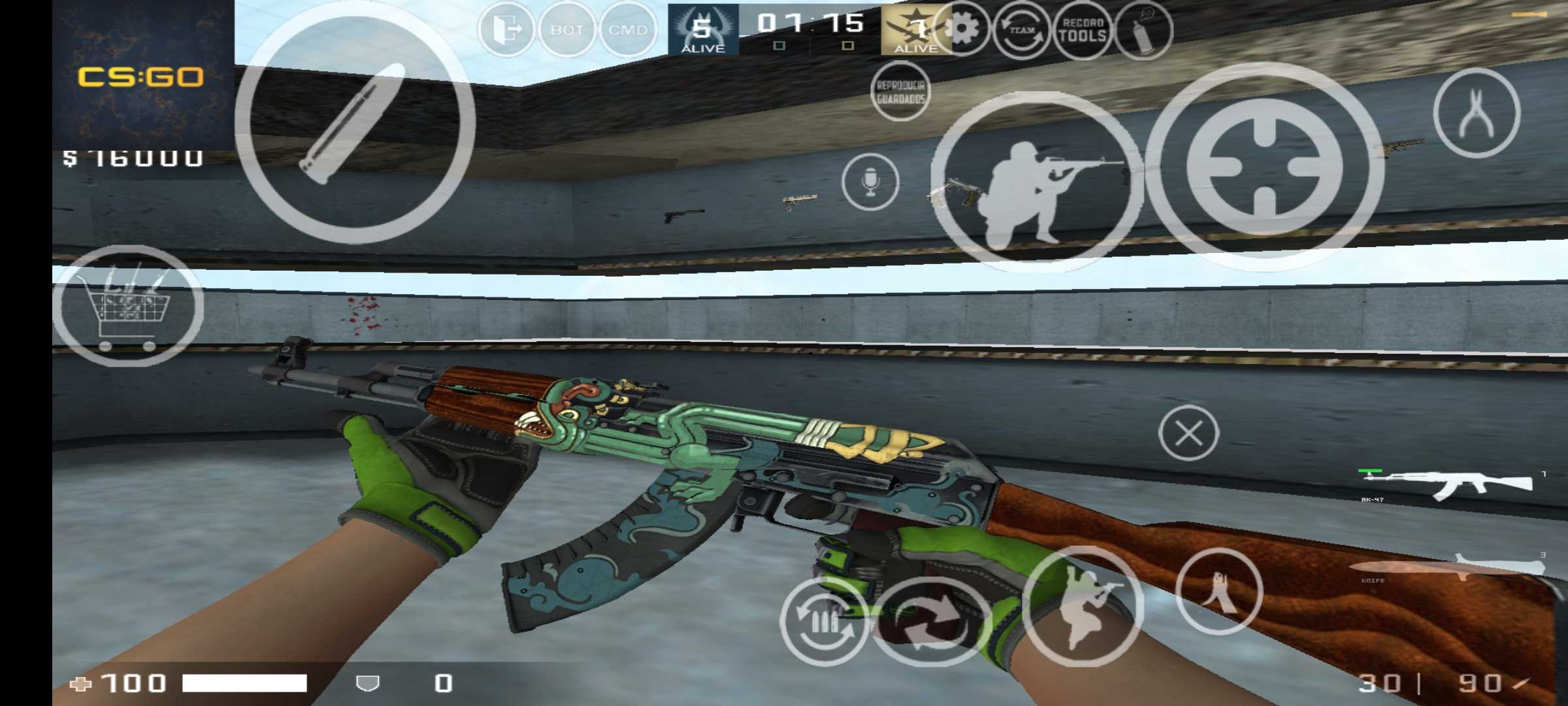This screenshot has height=706, width=1568.
Task: Open the BOT menu
Action: coord(566,30)
